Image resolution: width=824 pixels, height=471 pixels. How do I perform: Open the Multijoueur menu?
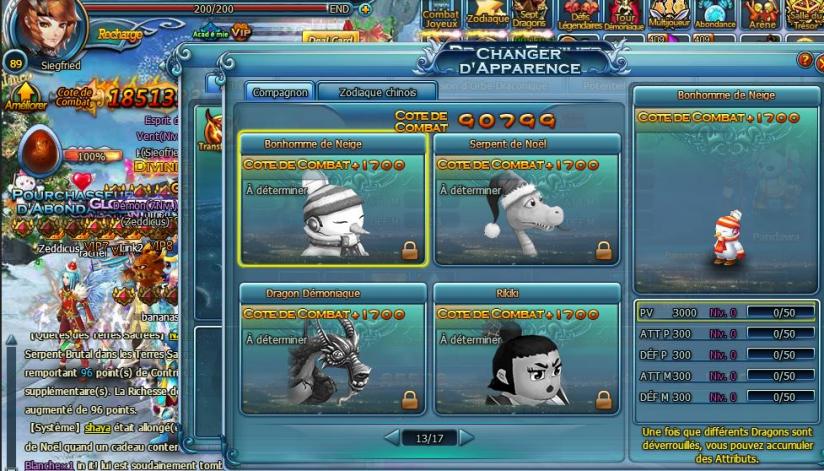tap(669, 15)
